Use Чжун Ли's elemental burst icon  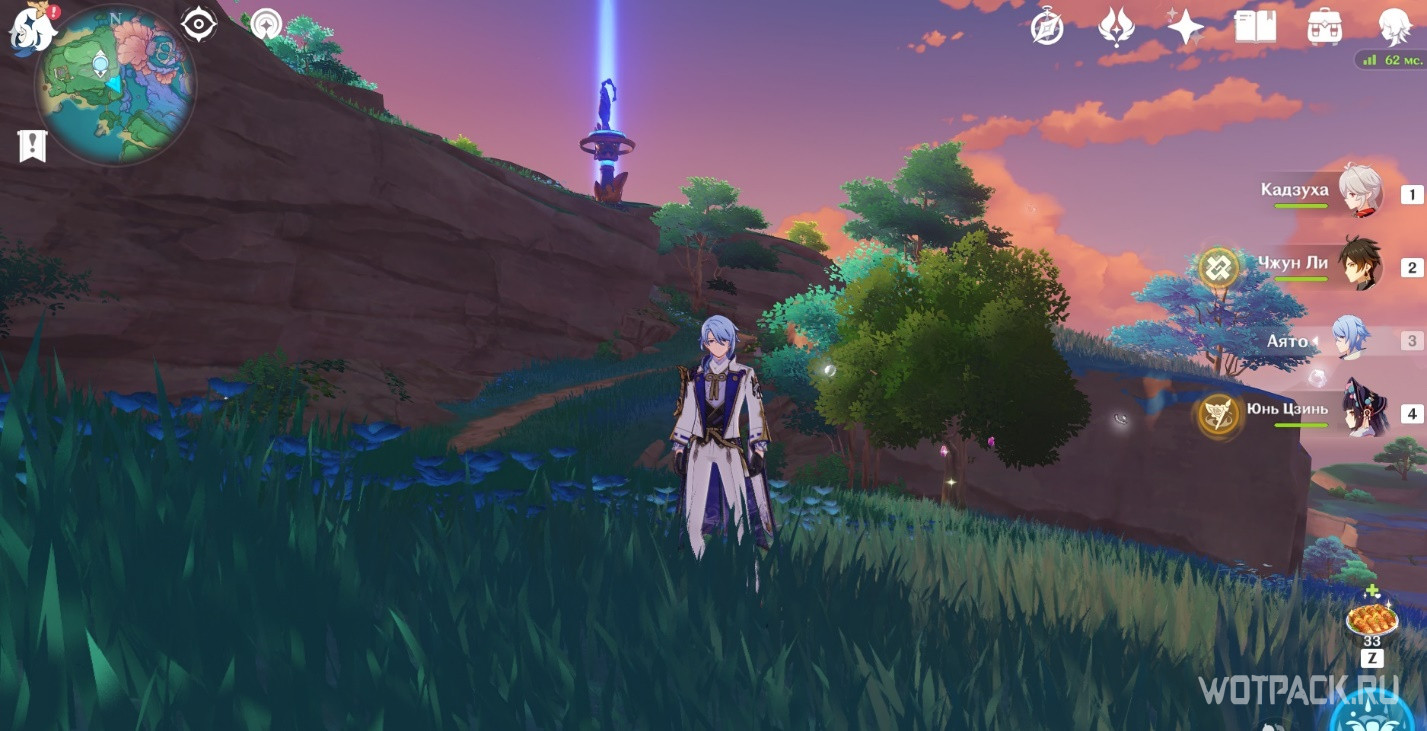(x=1219, y=267)
